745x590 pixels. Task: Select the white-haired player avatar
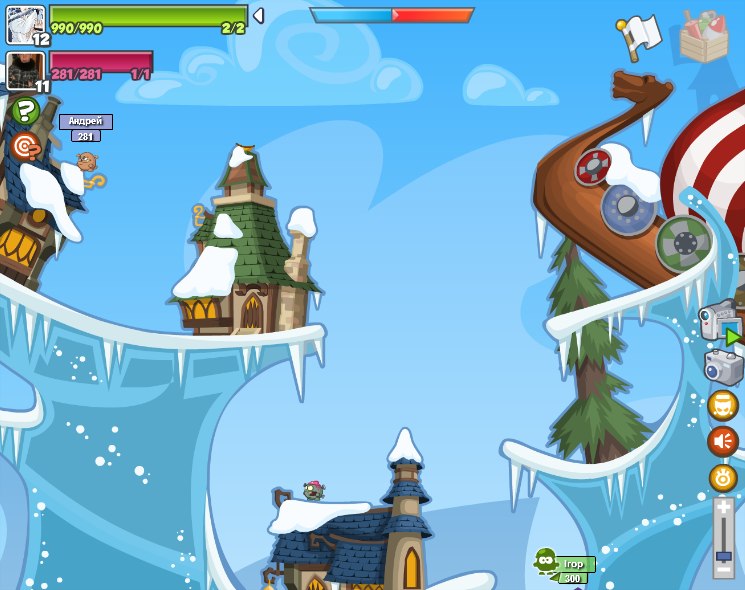(x=25, y=24)
